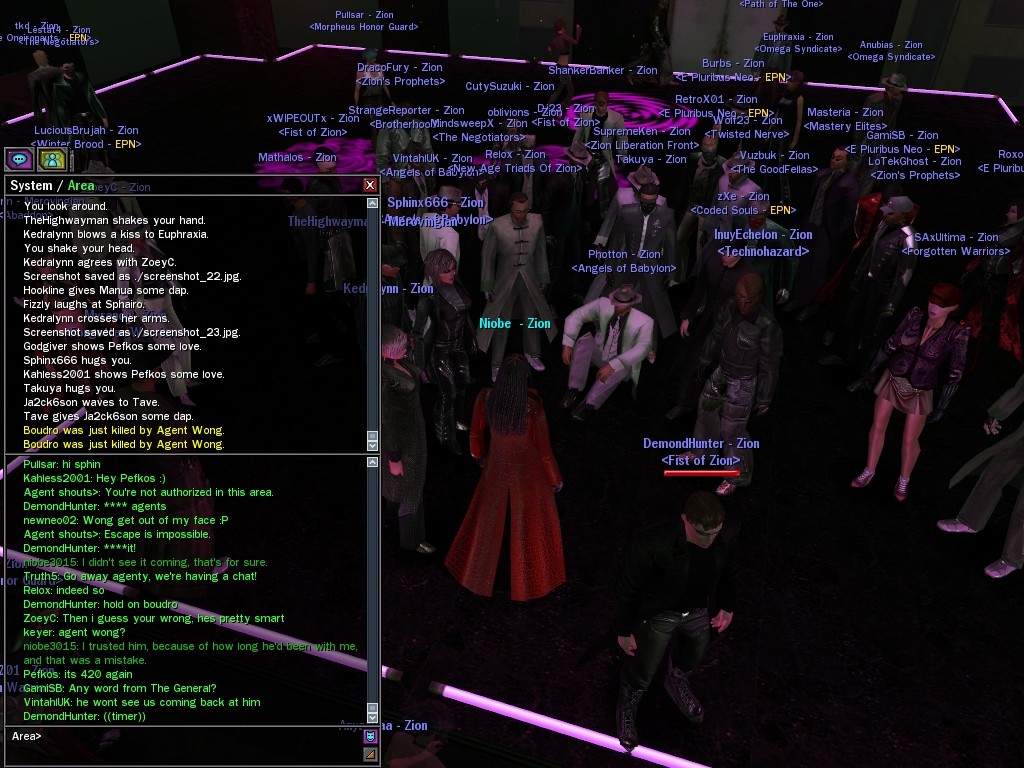Select the Area tab in chat header
The height and width of the screenshot is (768, 1024).
pos(81,186)
